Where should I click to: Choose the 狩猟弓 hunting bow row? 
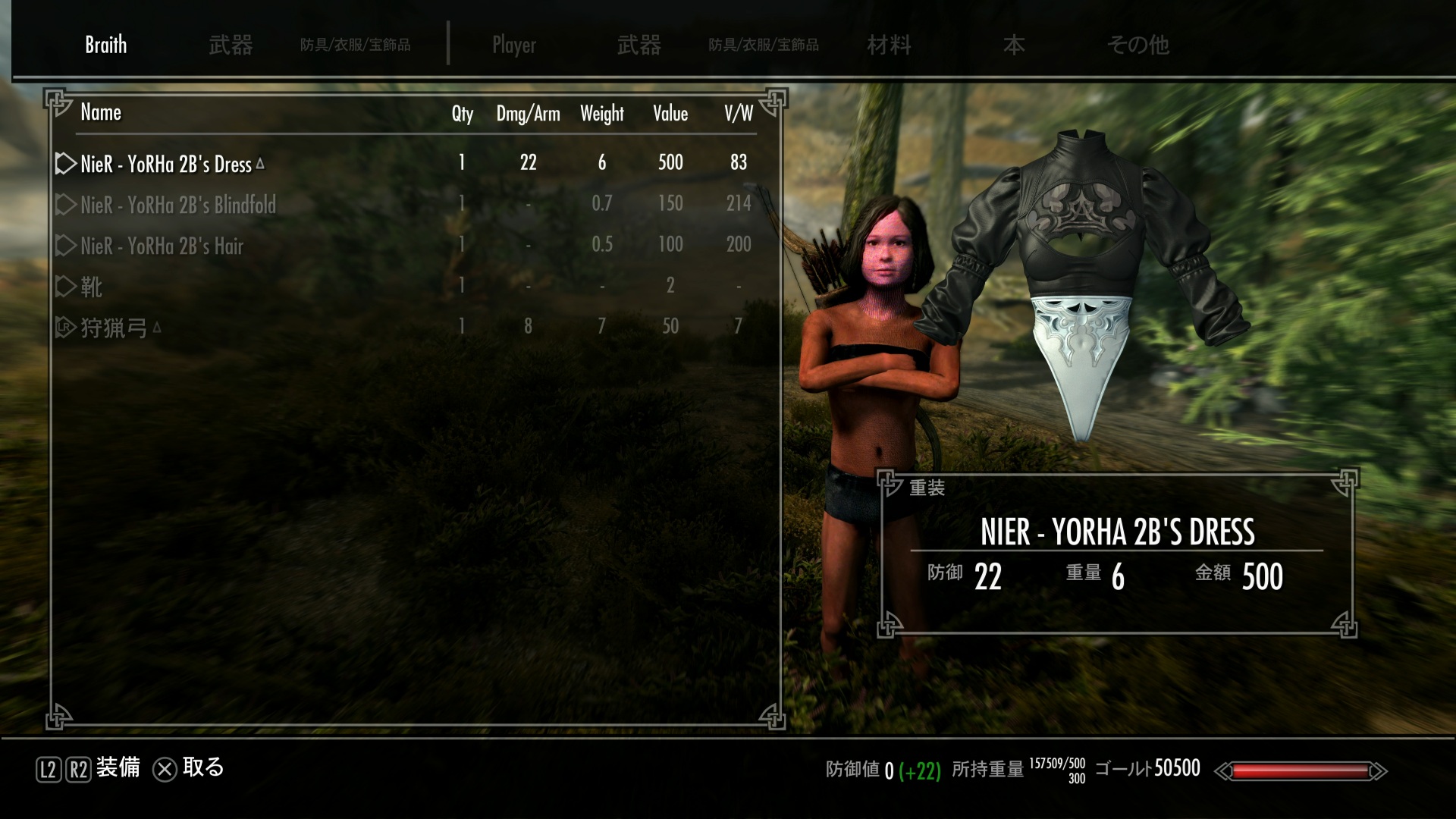point(114,328)
